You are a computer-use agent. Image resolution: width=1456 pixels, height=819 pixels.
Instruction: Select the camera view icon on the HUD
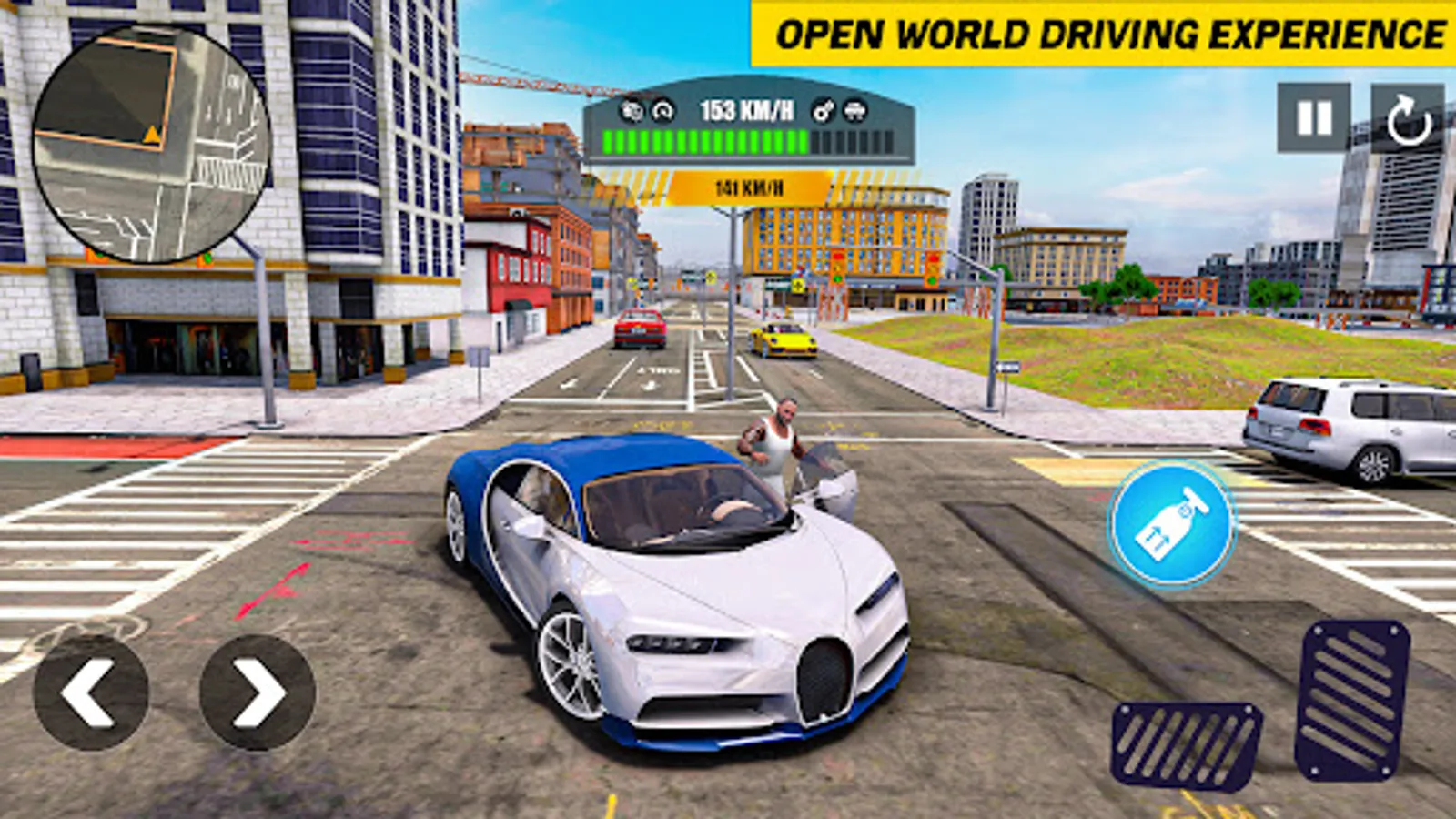(631, 112)
